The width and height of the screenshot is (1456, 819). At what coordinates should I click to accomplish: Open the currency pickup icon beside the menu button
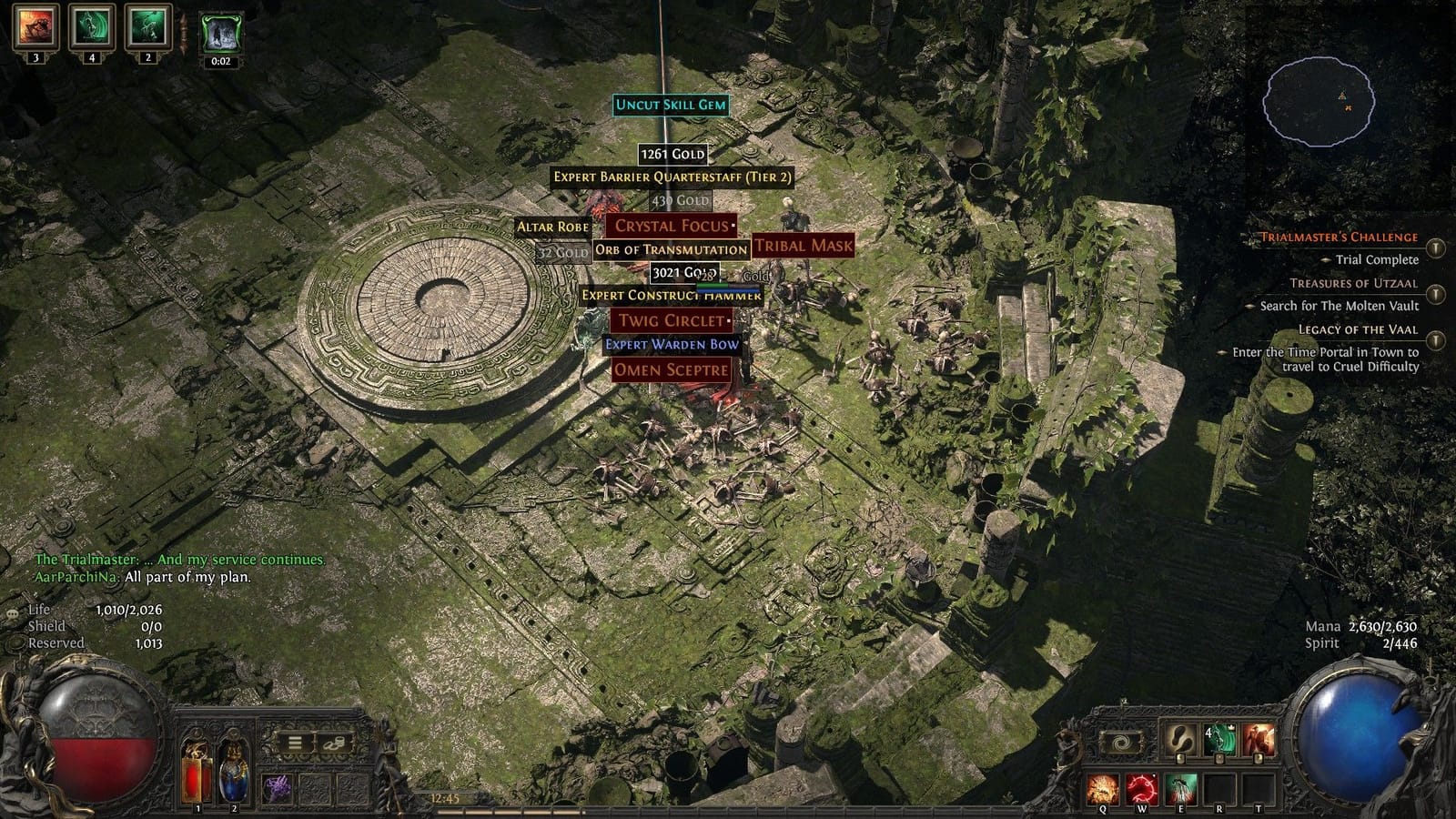pyautogui.click(x=335, y=744)
